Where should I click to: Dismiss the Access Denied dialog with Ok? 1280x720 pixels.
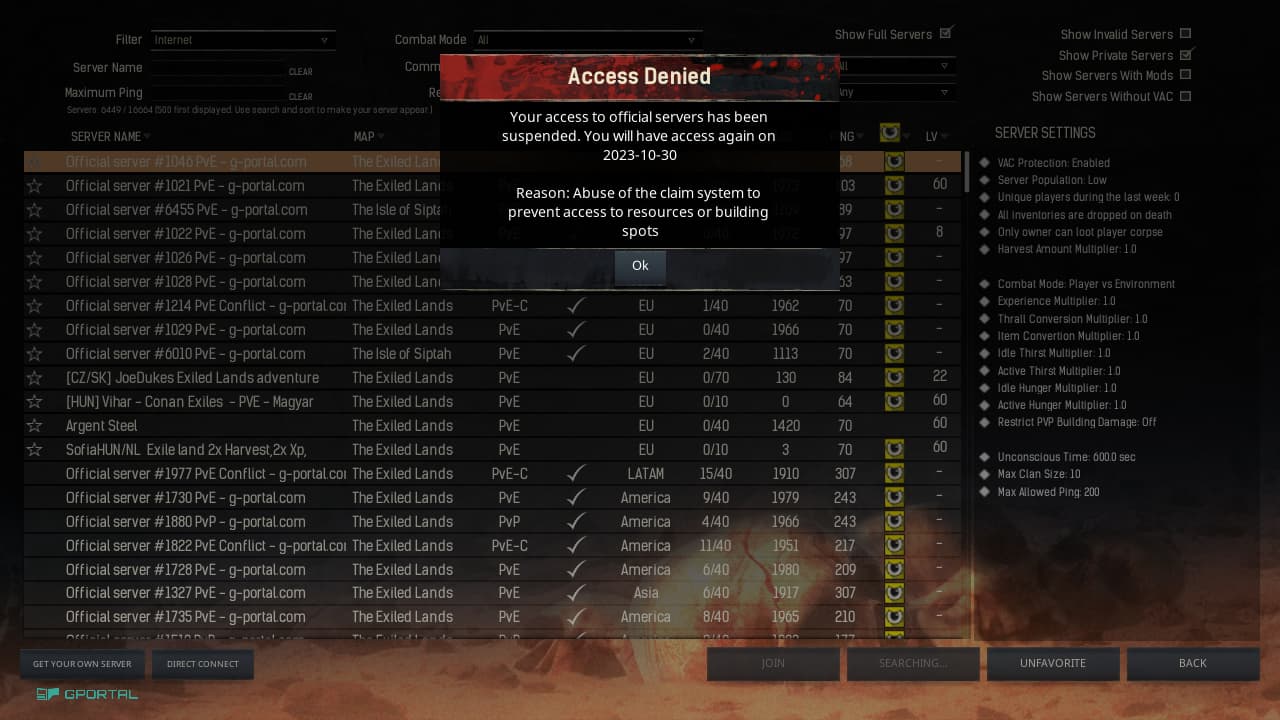tap(640, 265)
